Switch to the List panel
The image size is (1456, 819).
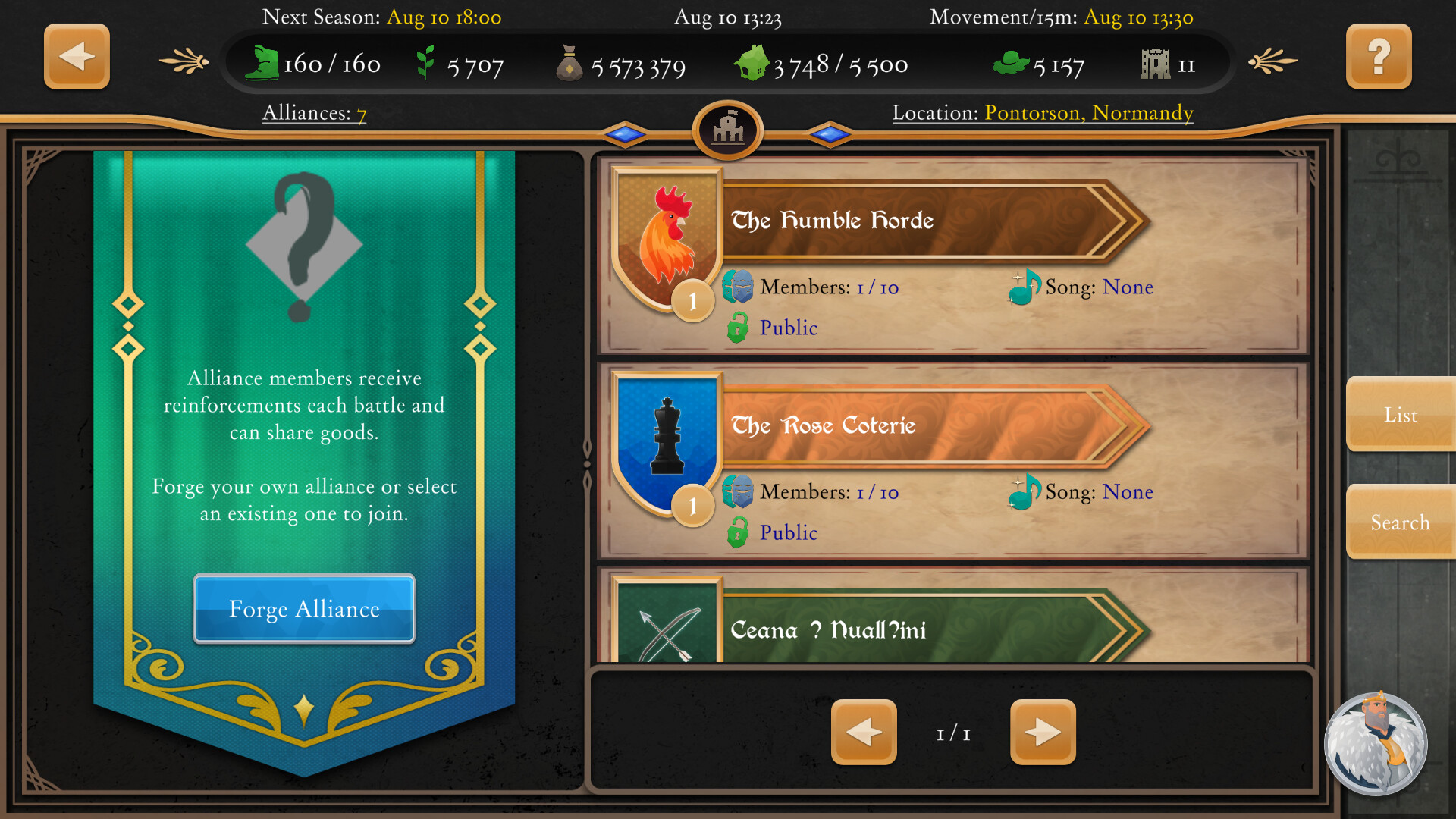click(x=1400, y=416)
